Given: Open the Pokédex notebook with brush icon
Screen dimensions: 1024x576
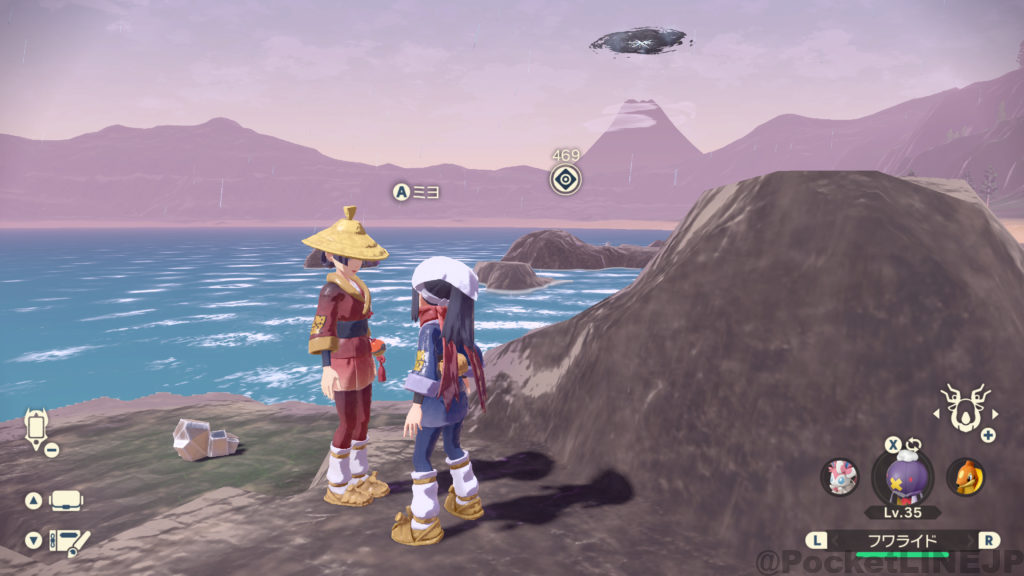Looking at the screenshot, I should pyautogui.click(x=69, y=541).
